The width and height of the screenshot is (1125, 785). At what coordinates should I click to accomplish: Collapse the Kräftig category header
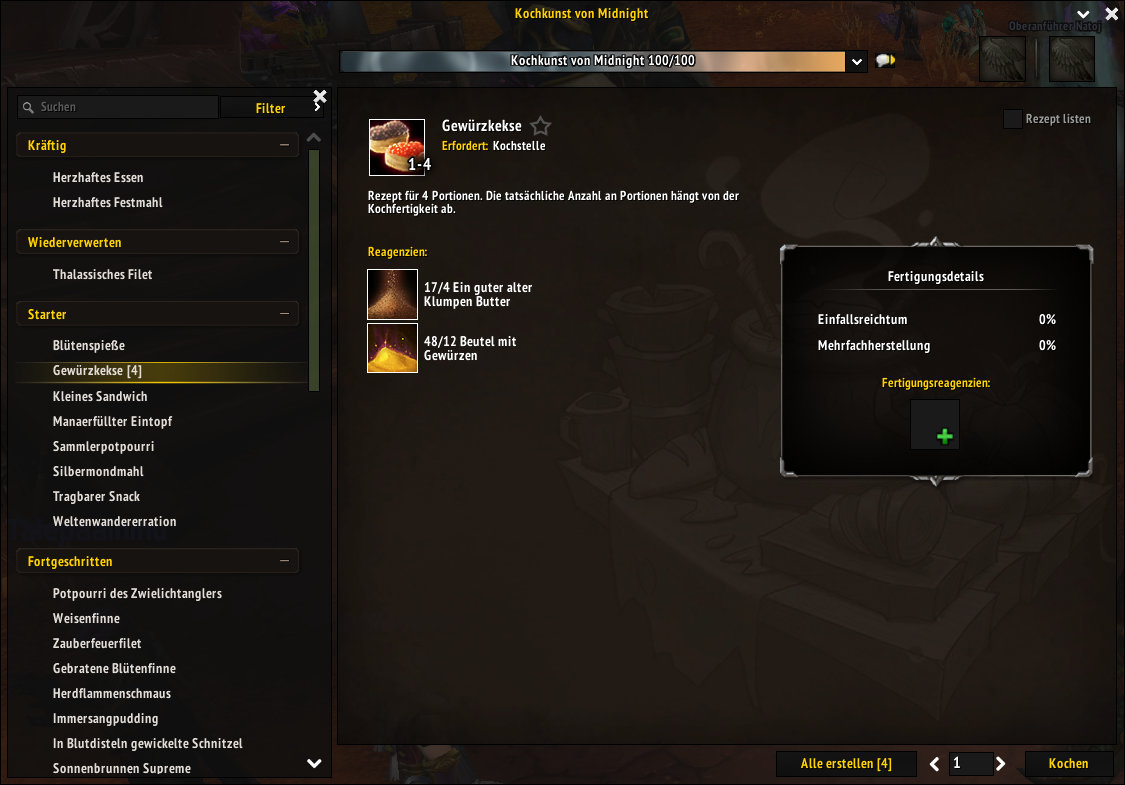(x=284, y=146)
